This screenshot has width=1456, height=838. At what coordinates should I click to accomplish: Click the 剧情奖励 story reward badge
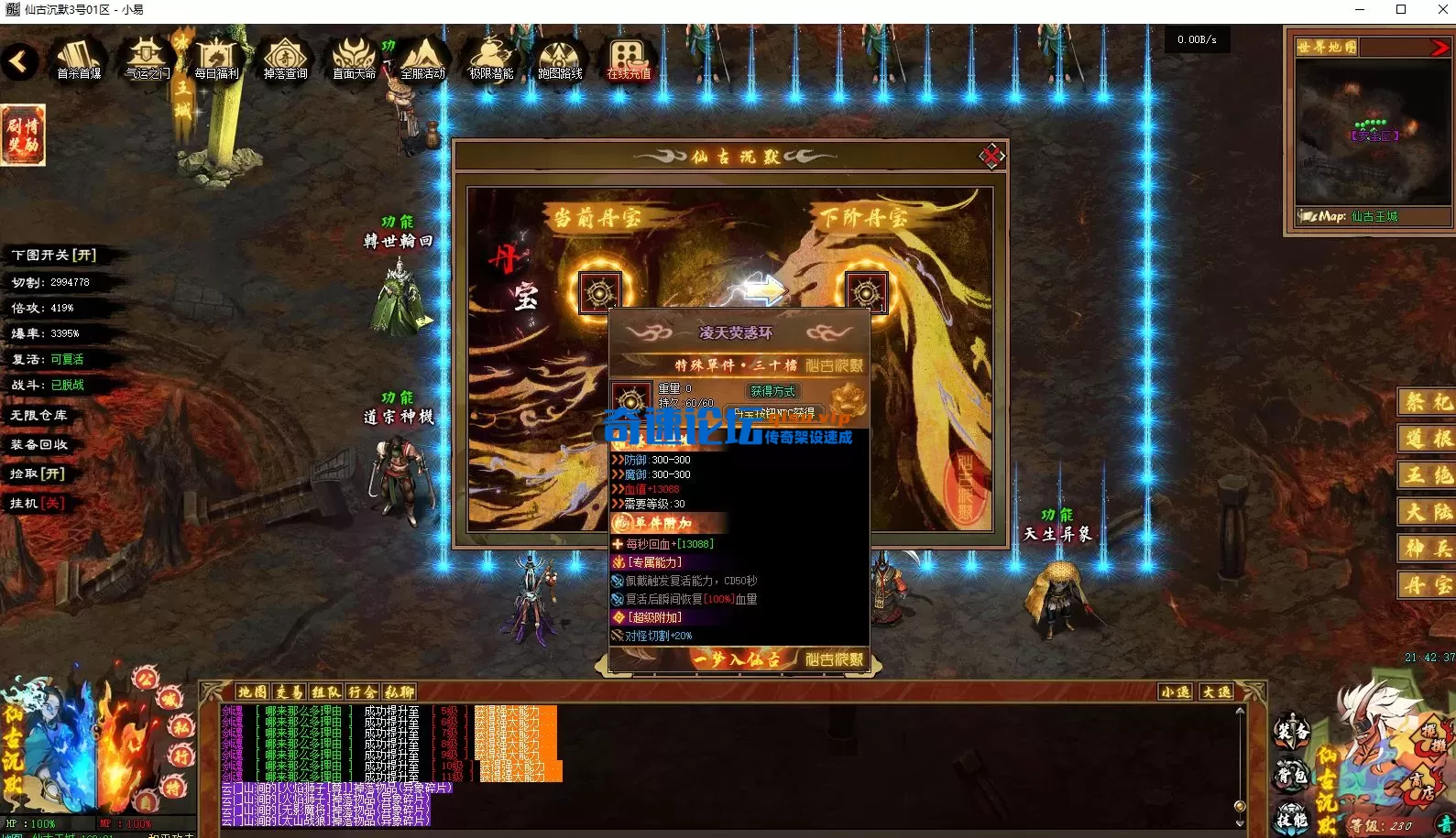coord(23,135)
